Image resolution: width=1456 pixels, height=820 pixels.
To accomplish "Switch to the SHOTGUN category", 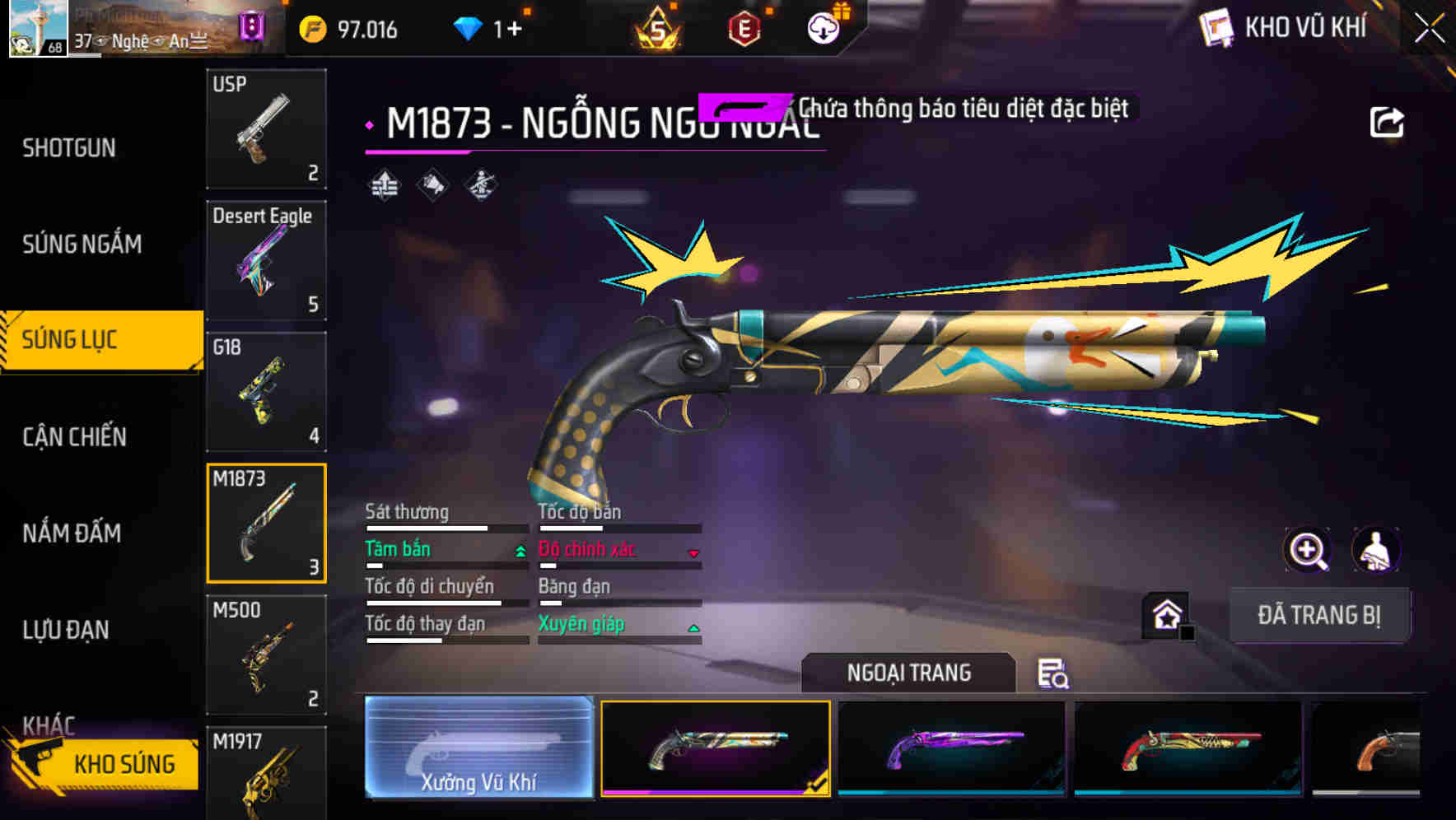I will coord(69,147).
